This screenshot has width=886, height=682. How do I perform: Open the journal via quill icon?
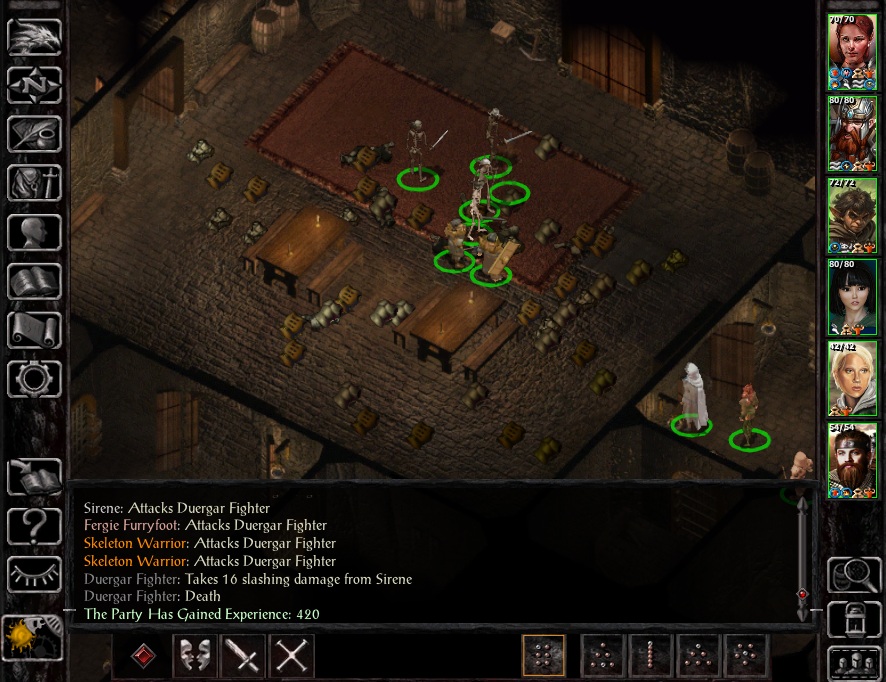[x=34, y=134]
